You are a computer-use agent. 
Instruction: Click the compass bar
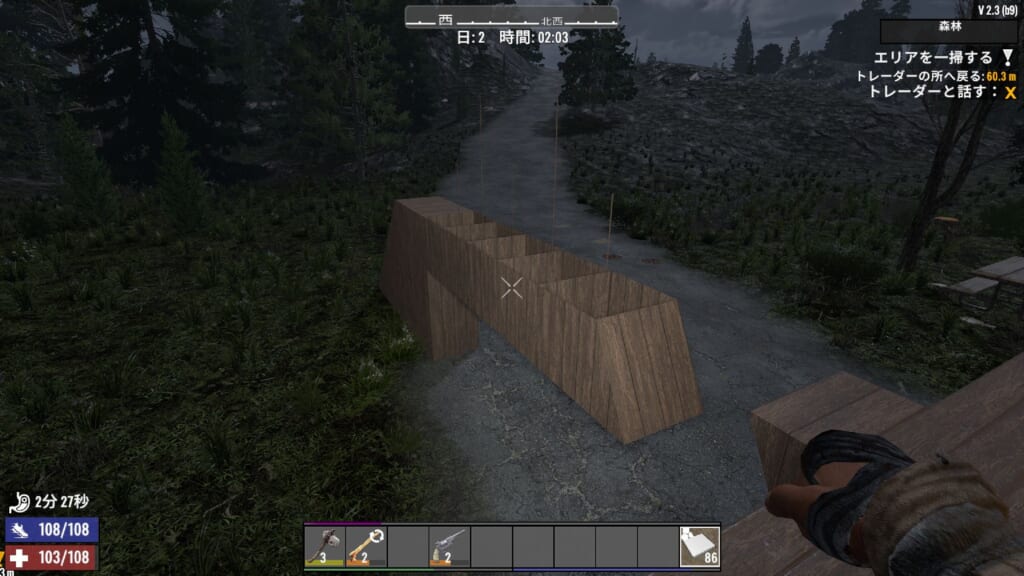(x=511, y=17)
